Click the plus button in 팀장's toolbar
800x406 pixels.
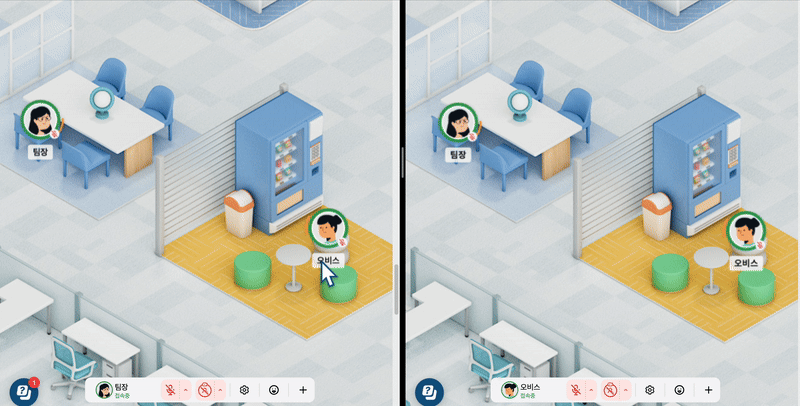(302, 389)
